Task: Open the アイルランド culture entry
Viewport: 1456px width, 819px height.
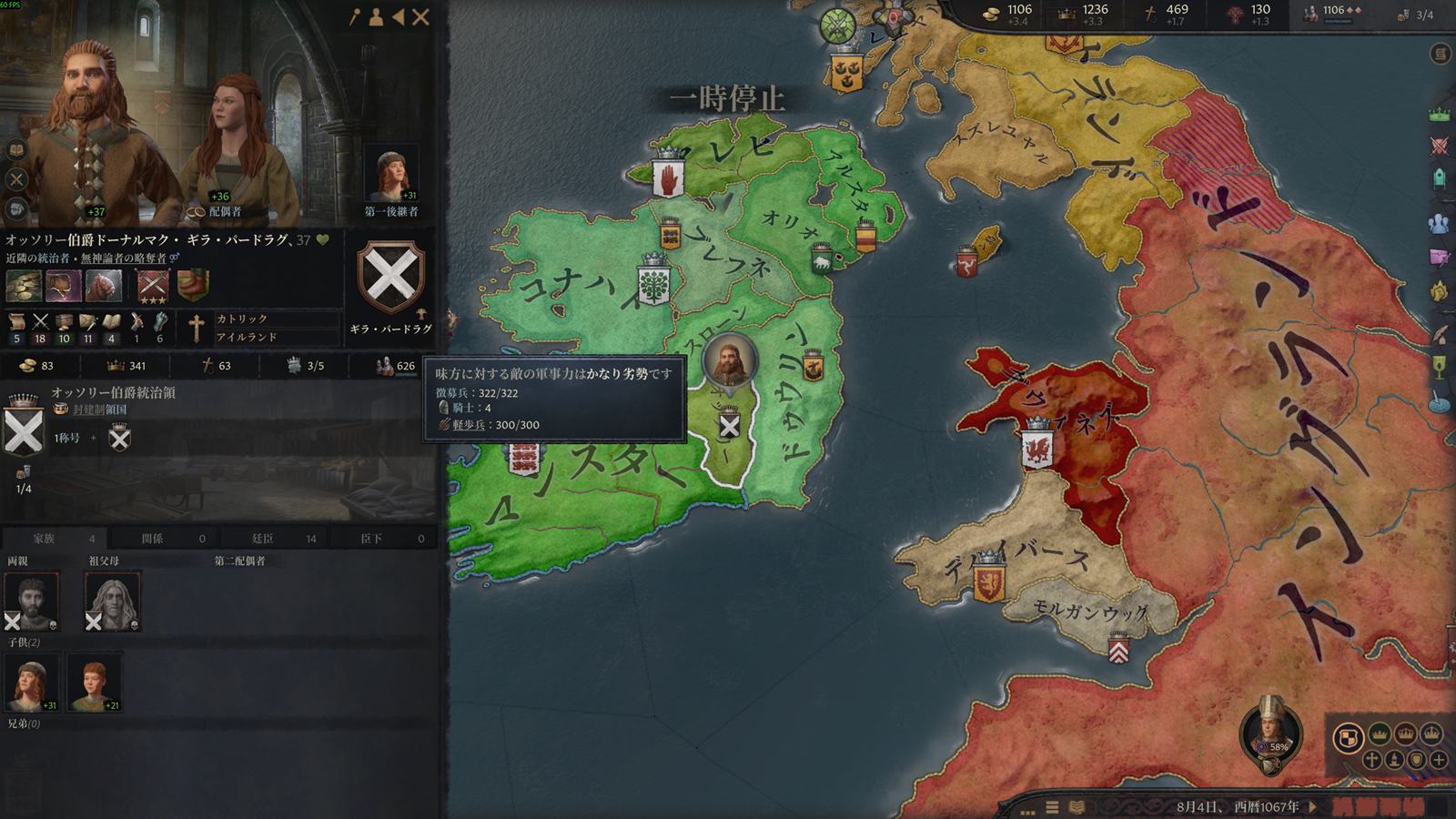Action: point(246,337)
